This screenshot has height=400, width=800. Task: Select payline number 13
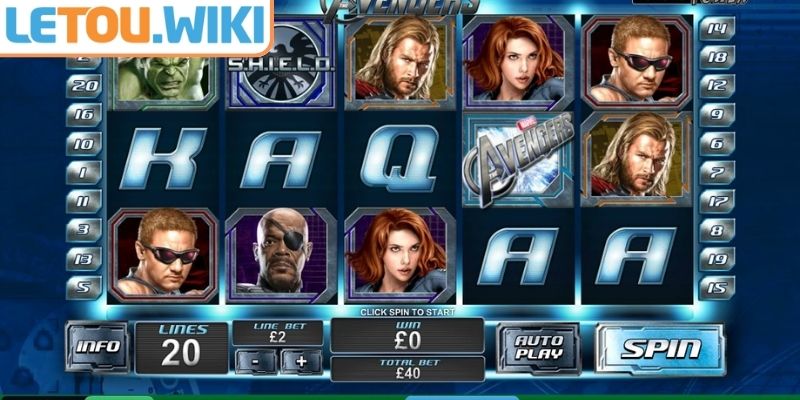[x=84, y=258]
